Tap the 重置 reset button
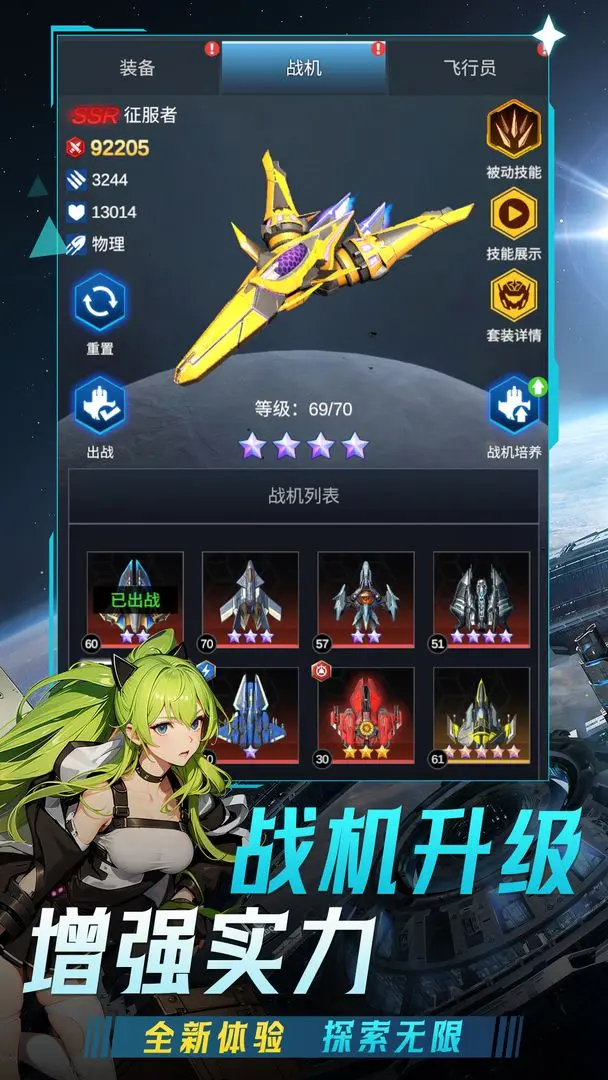 pos(100,305)
